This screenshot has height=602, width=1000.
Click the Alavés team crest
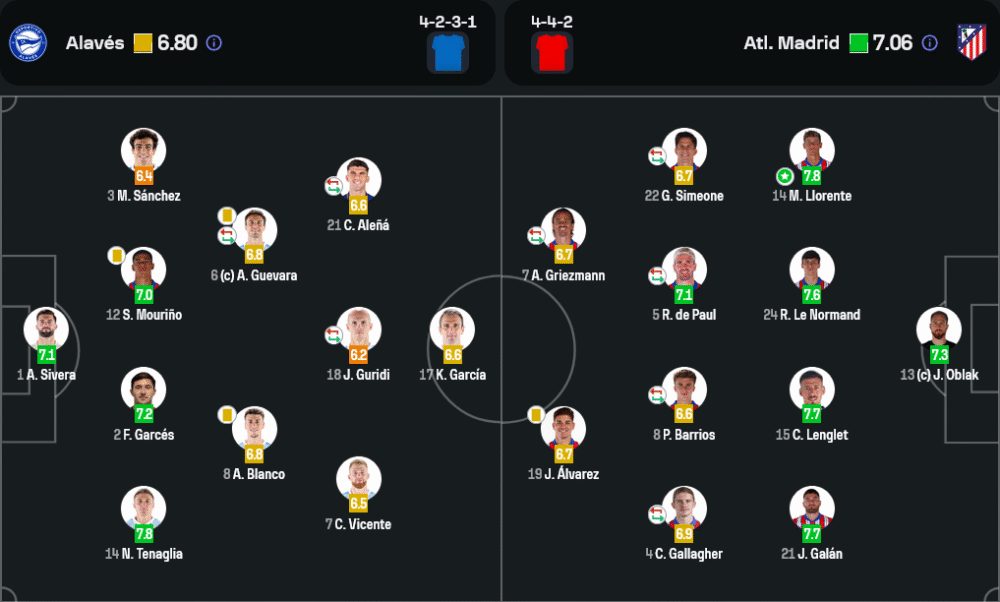[27, 42]
